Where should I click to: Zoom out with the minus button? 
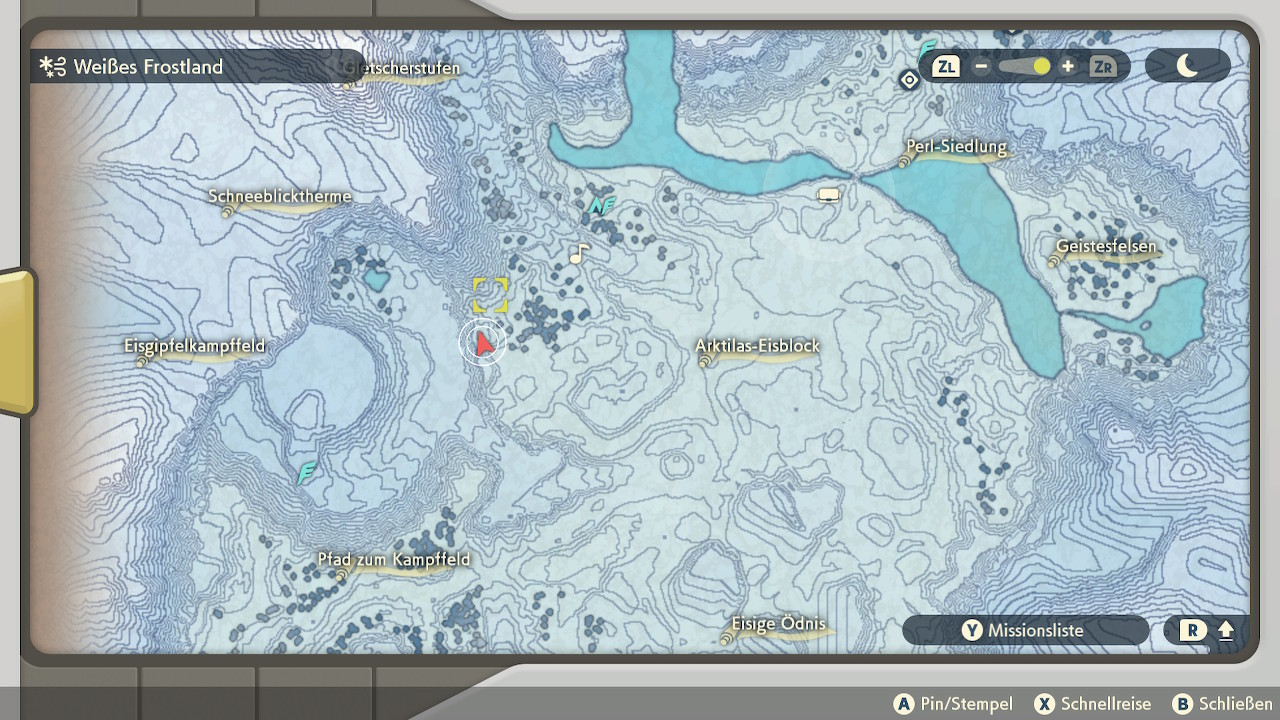point(981,67)
